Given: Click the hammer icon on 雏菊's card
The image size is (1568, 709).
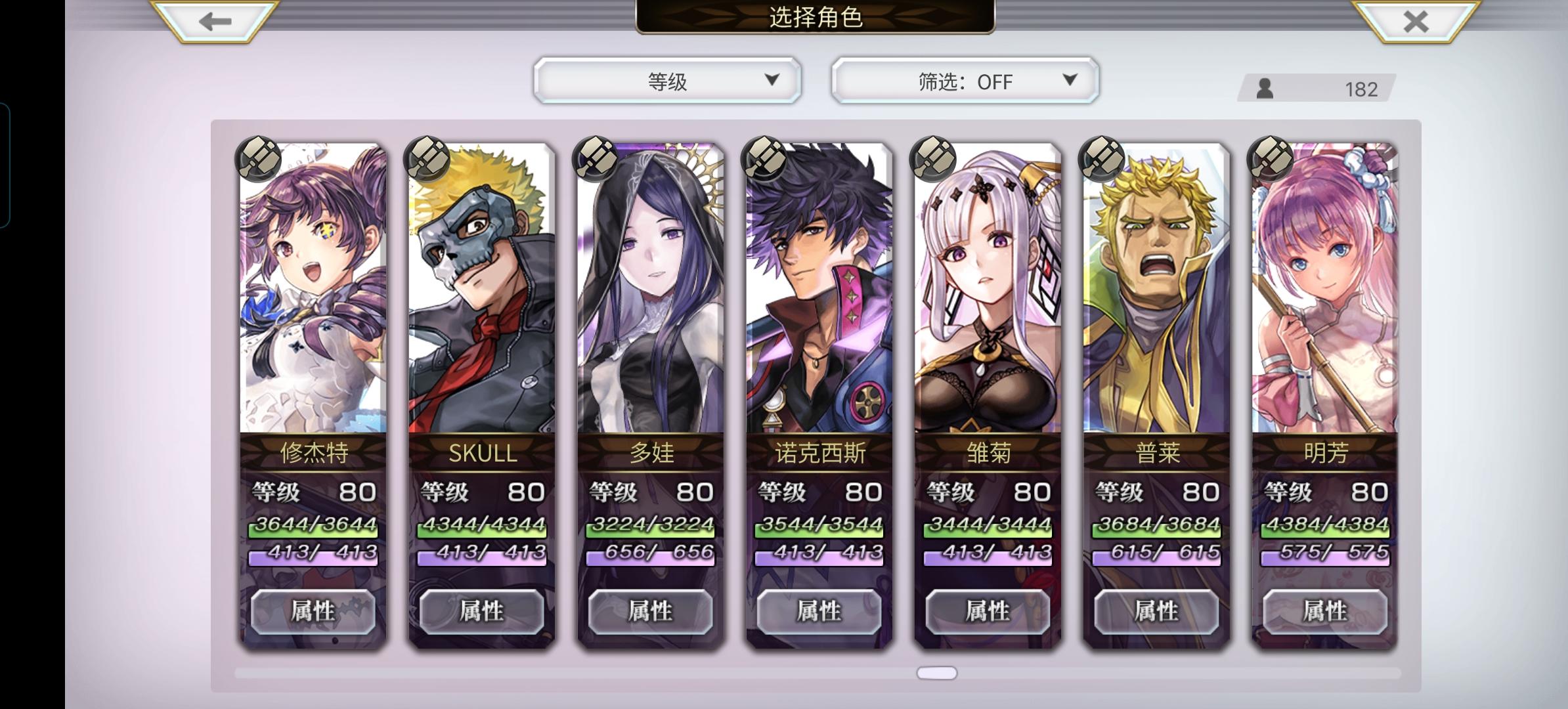Looking at the screenshot, I should click(x=935, y=160).
